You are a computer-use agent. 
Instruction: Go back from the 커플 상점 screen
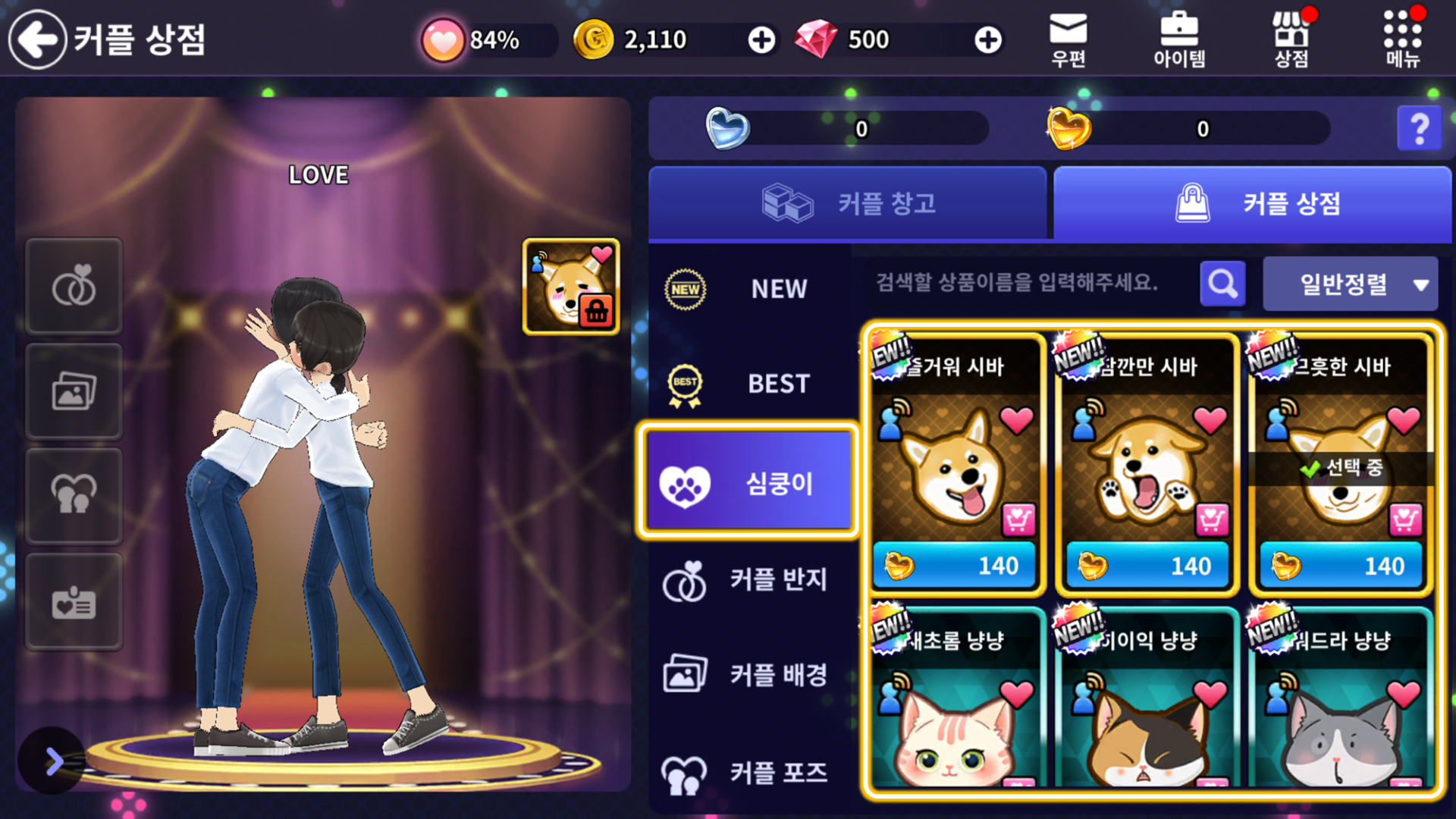click(x=37, y=39)
